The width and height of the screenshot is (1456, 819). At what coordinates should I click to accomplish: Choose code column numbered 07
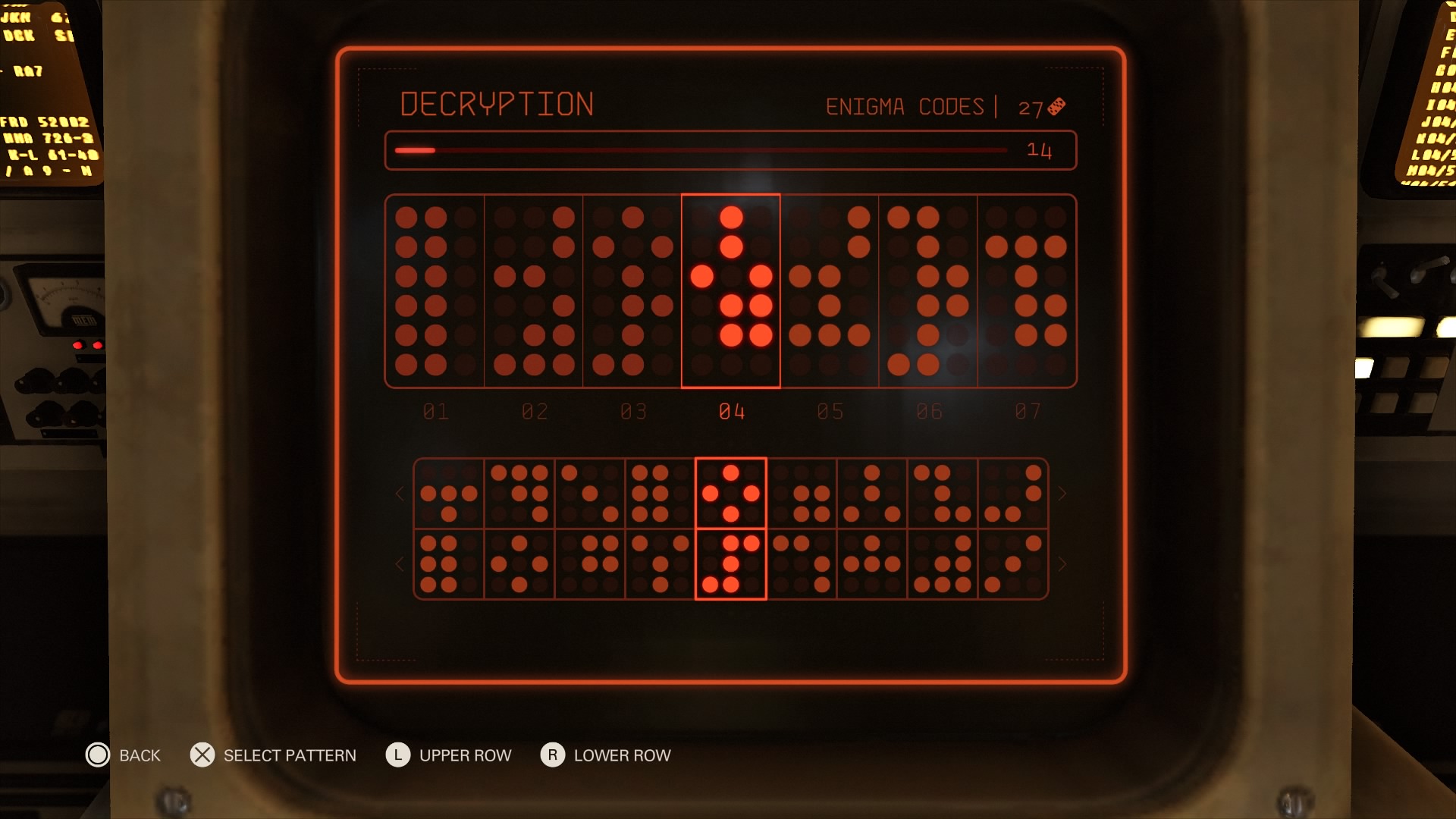click(x=1027, y=291)
